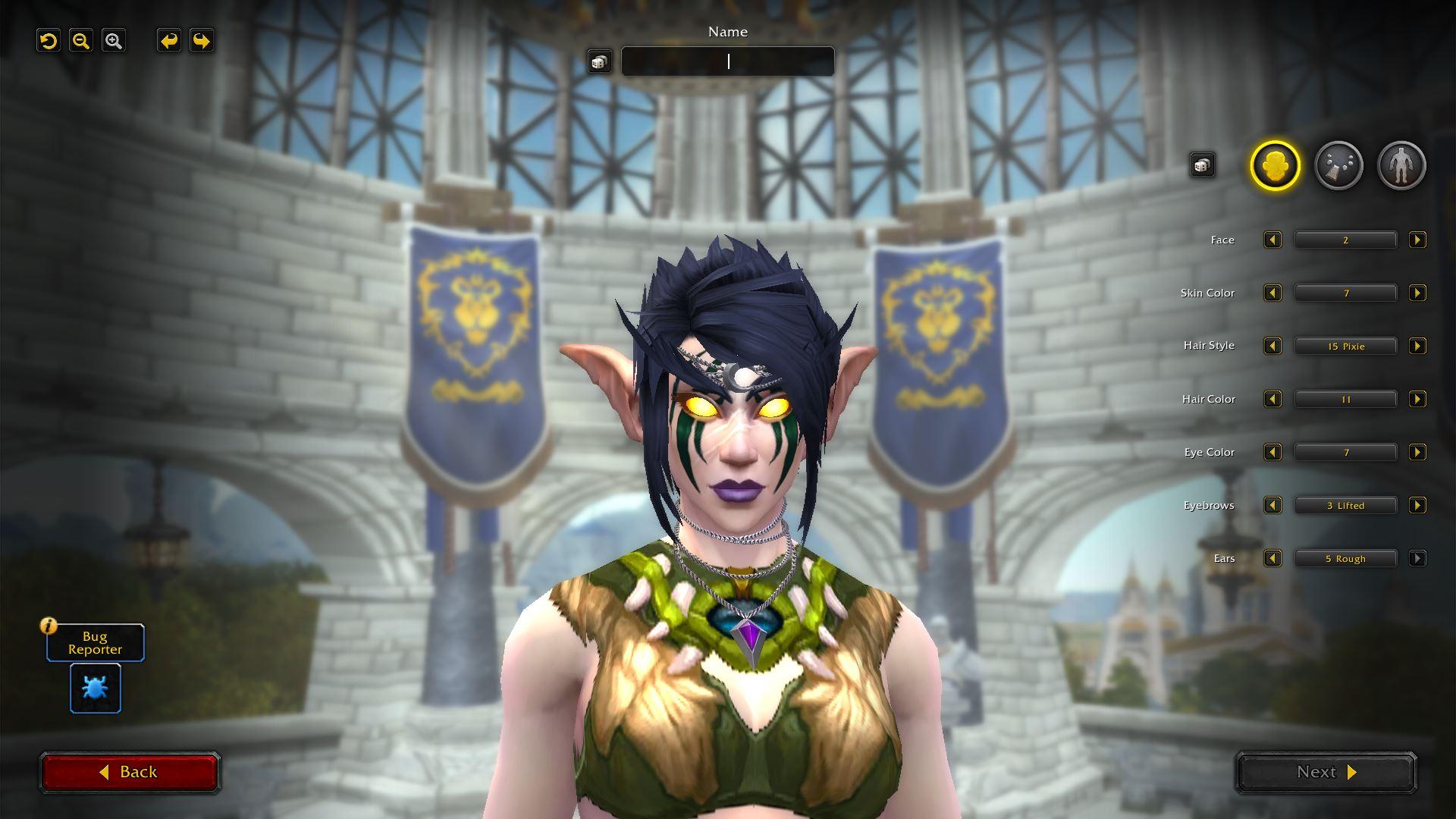Viewport: 1456px width, 819px height.
Task: Type in the character Name field
Action: point(728,61)
